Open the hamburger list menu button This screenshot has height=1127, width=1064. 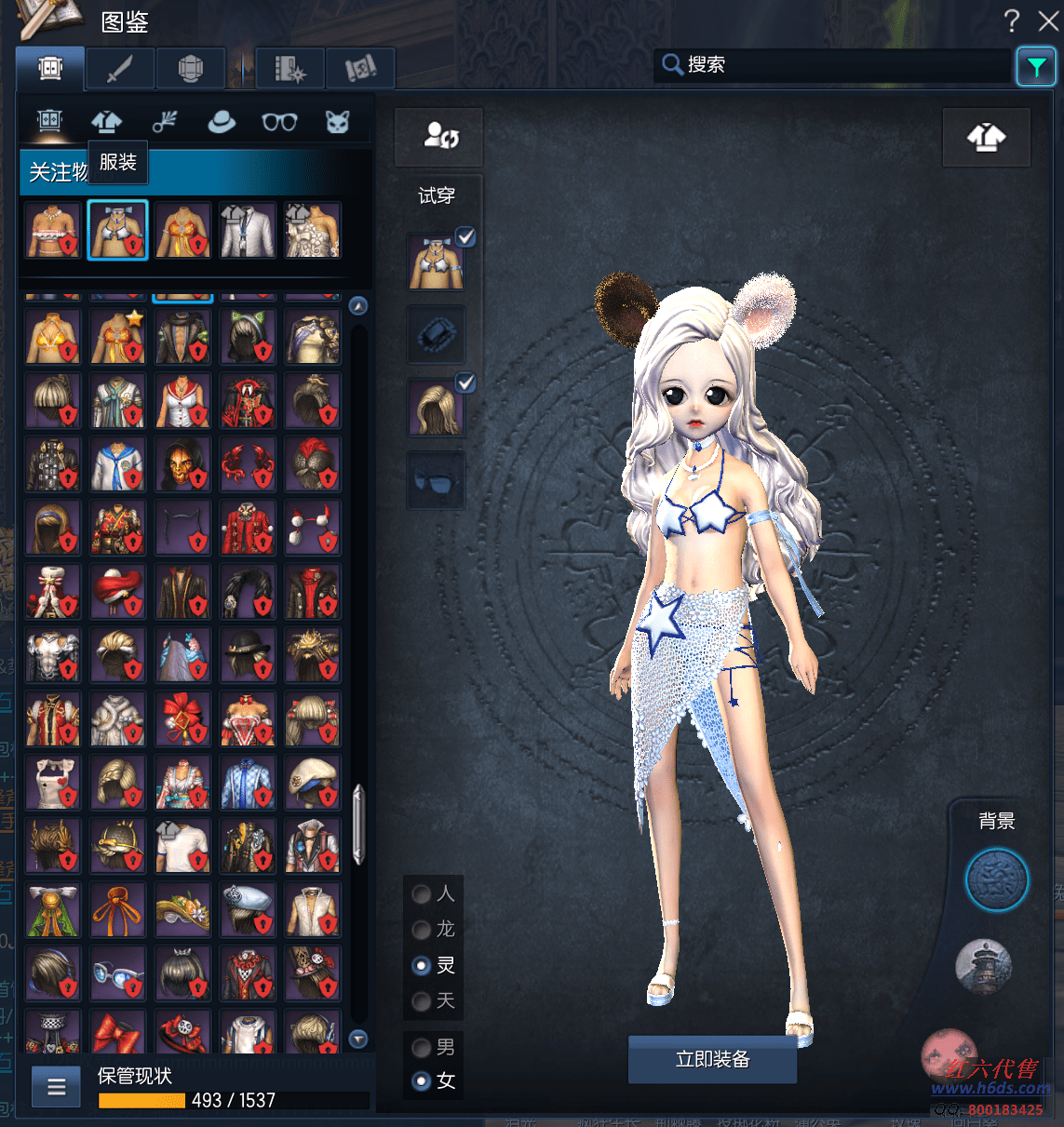pyautogui.click(x=56, y=1086)
